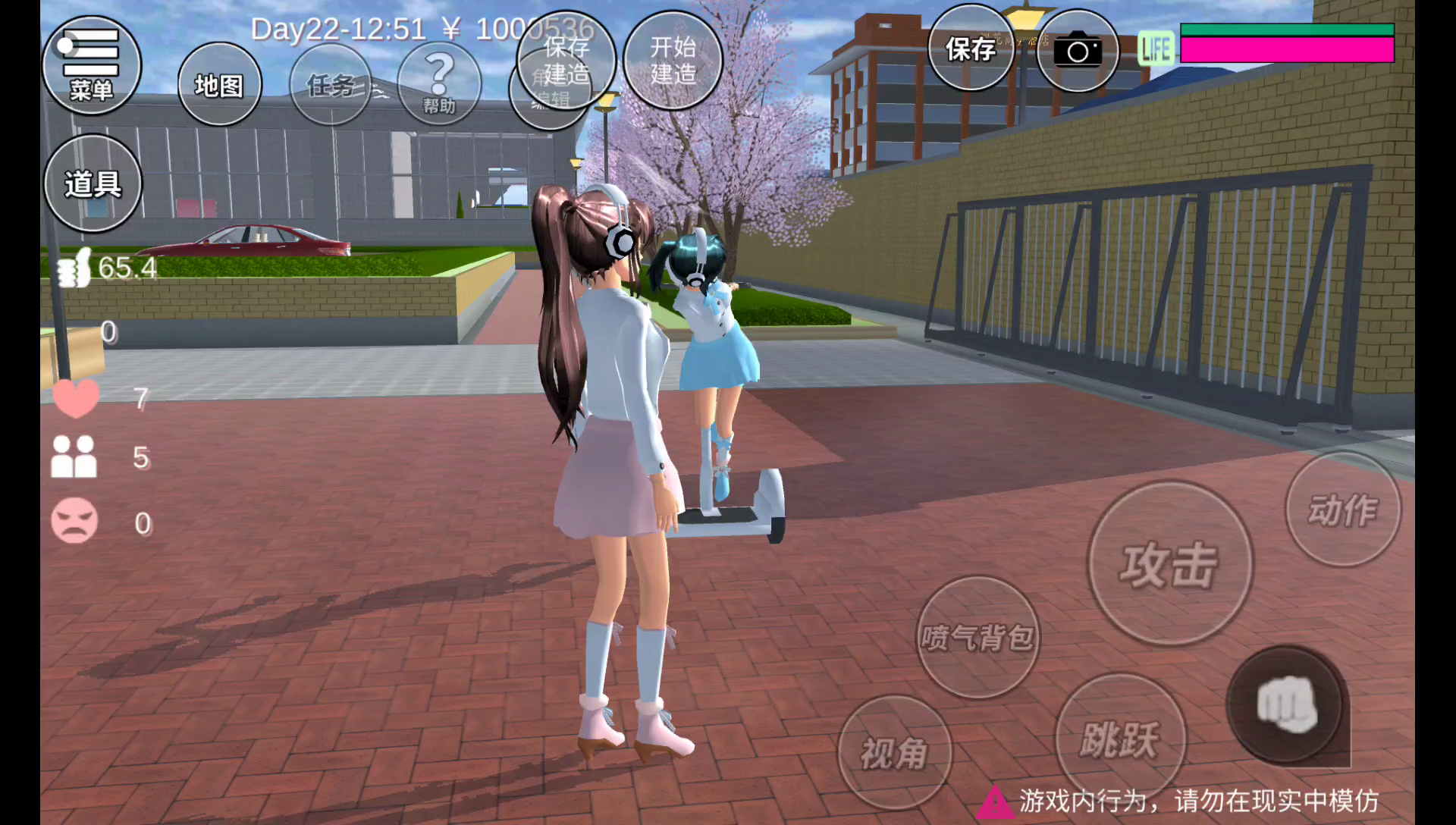Activate the 喷气背包 jetpack
The width and height of the screenshot is (1456, 825).
pyautogui.click(x=977, y=637)
